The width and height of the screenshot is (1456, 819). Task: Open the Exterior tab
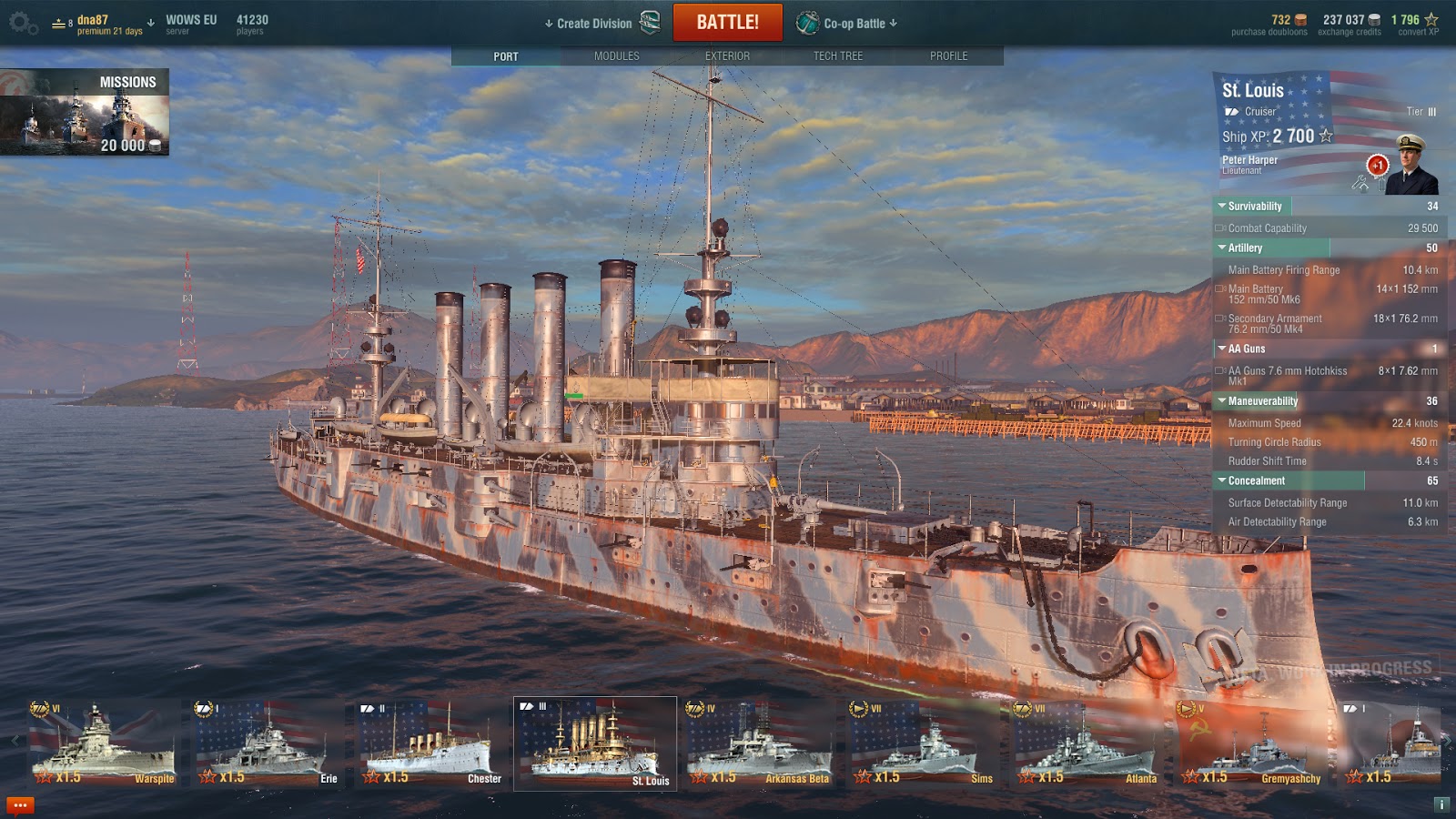[x=727, y=56]
